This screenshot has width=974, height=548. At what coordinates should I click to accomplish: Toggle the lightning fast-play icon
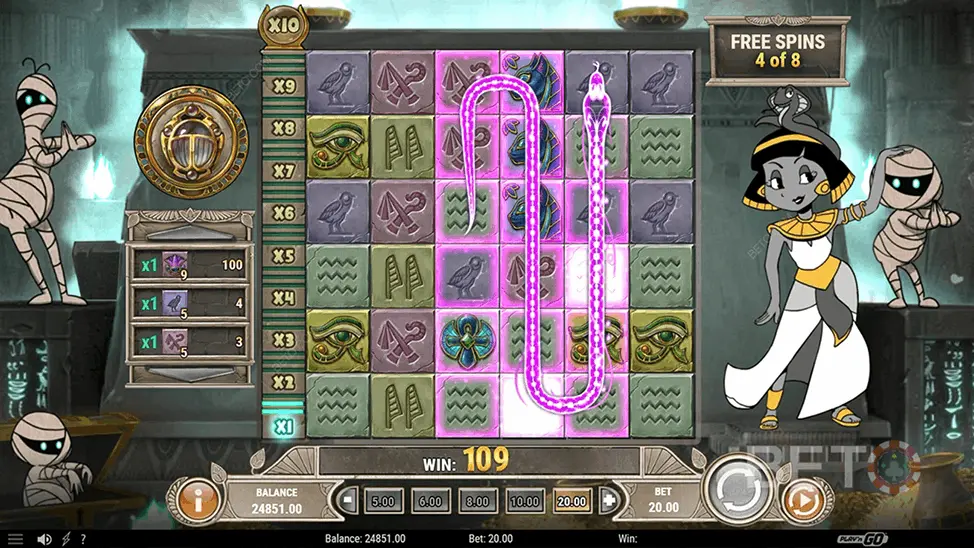(66, 539)
